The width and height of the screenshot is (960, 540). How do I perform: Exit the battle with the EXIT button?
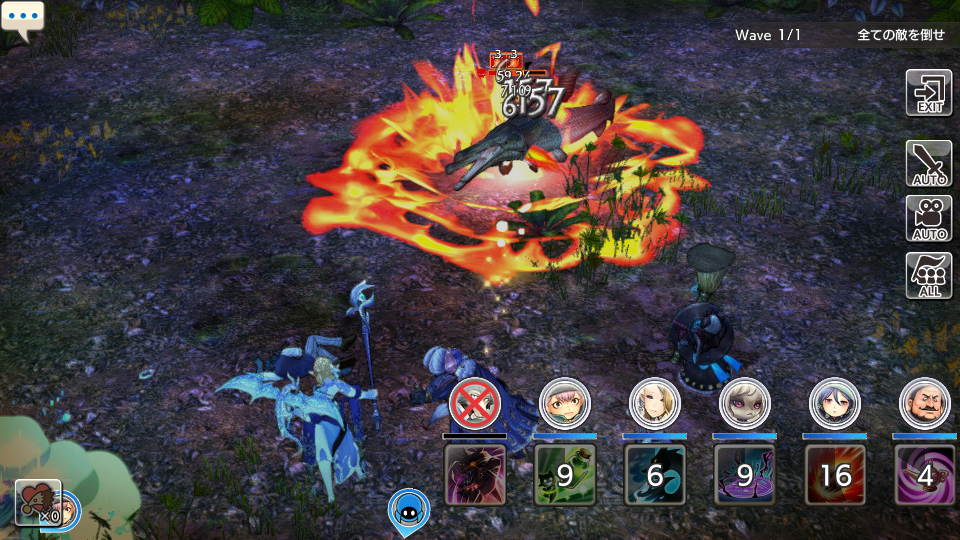pyautogui.click(x=928, y=94)
